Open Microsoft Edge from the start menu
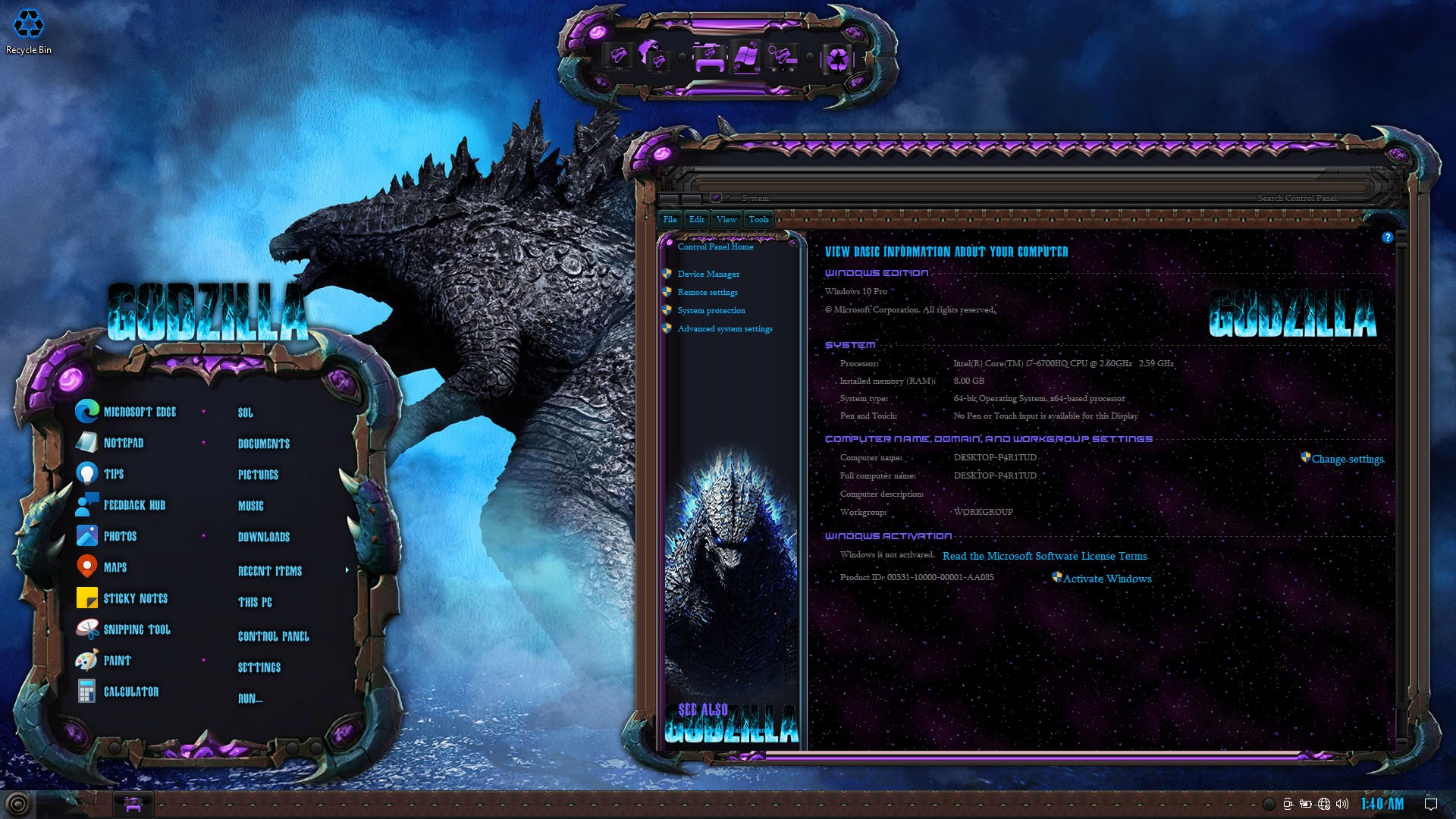Screen dimensions: 1456x819 (x=139, y=412)
